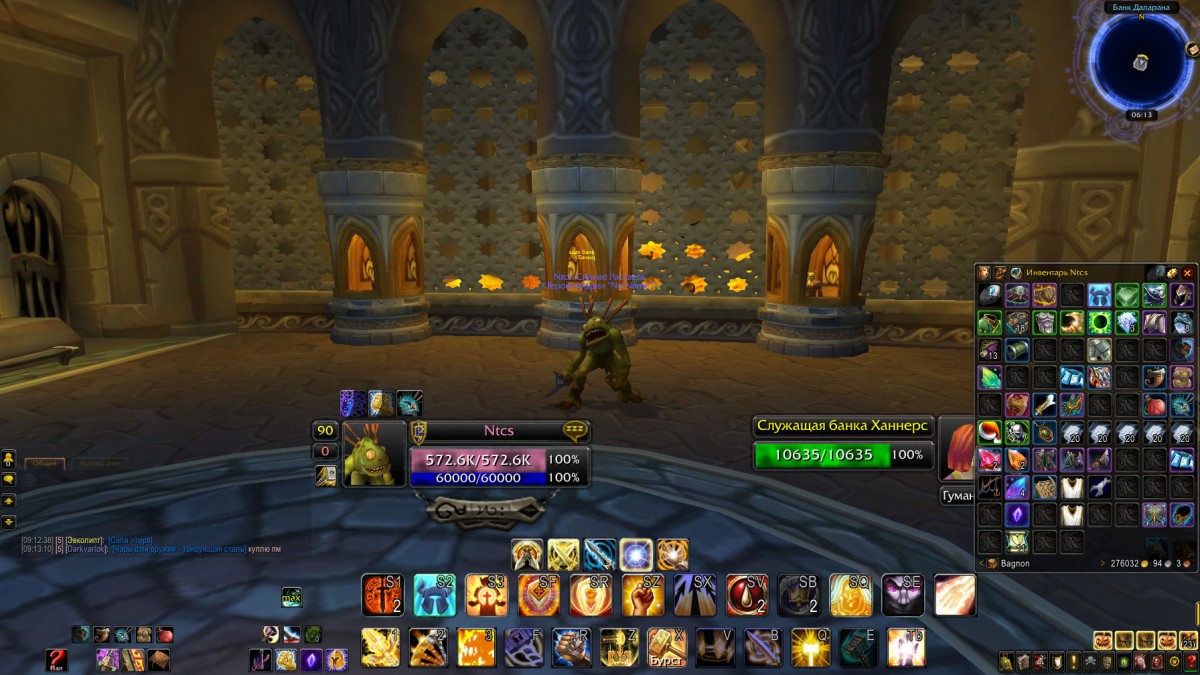Use the golden sword ability on key 1
This screenshot has width=1200, height=675.
point(381,647)
